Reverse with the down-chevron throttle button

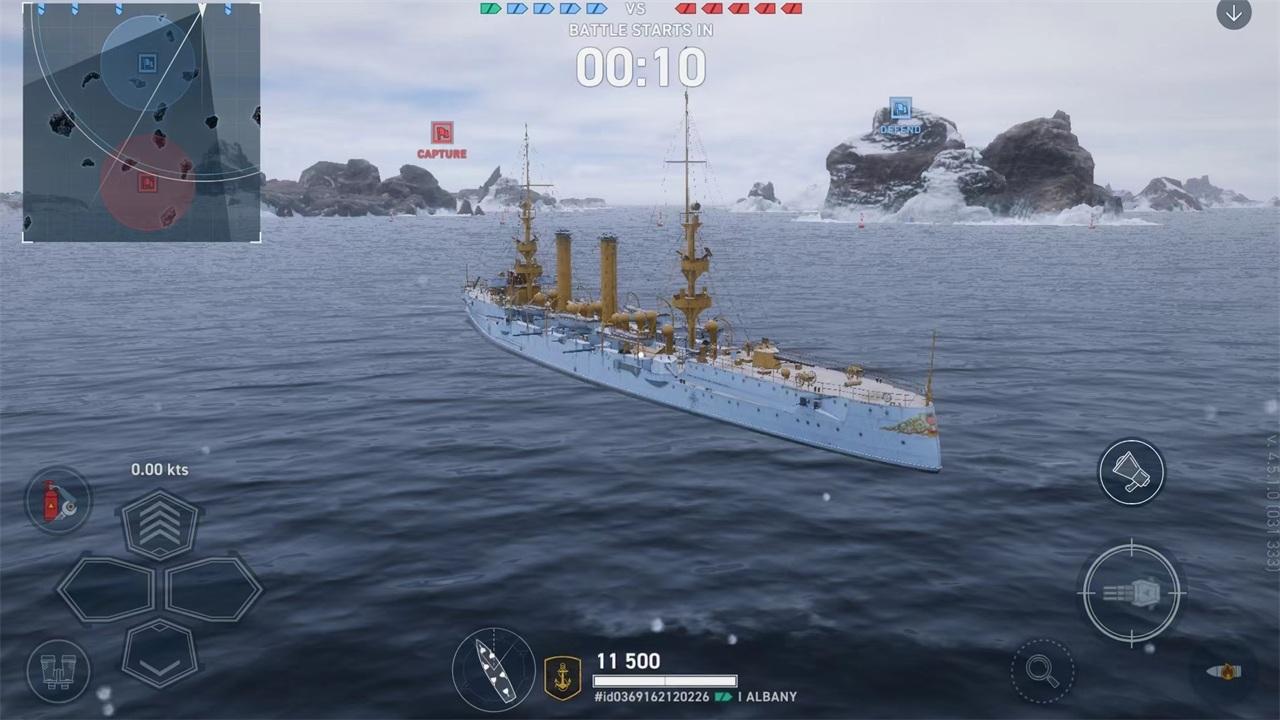(160, 652)
